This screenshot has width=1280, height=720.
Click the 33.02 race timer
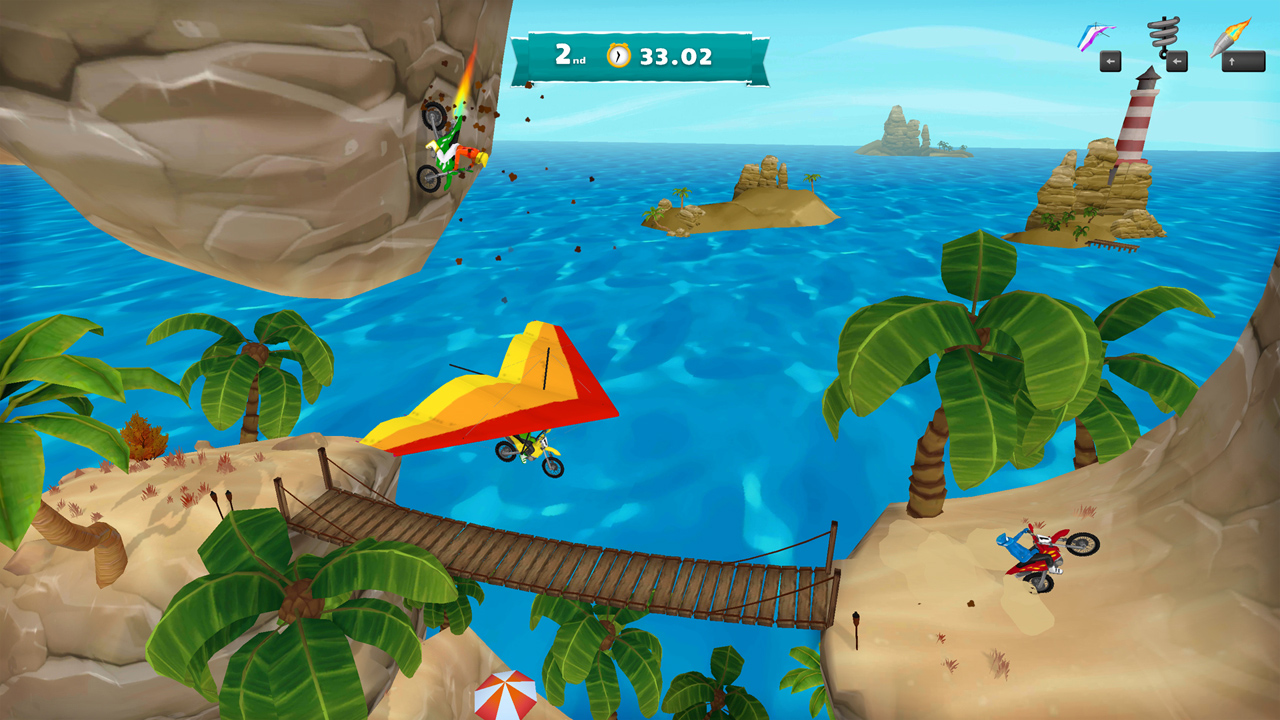pos(677,57)
